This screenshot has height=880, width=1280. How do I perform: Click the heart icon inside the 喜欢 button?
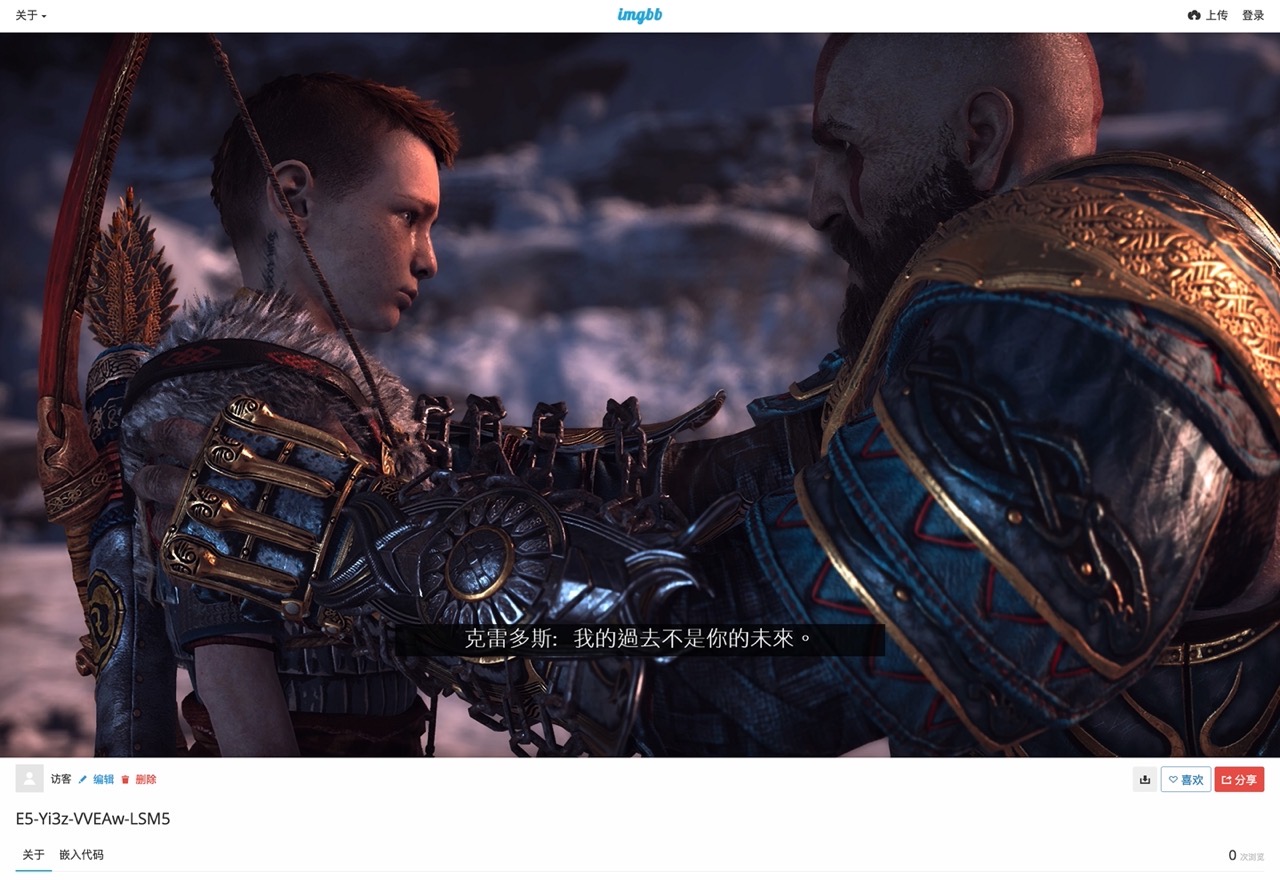1172,779
